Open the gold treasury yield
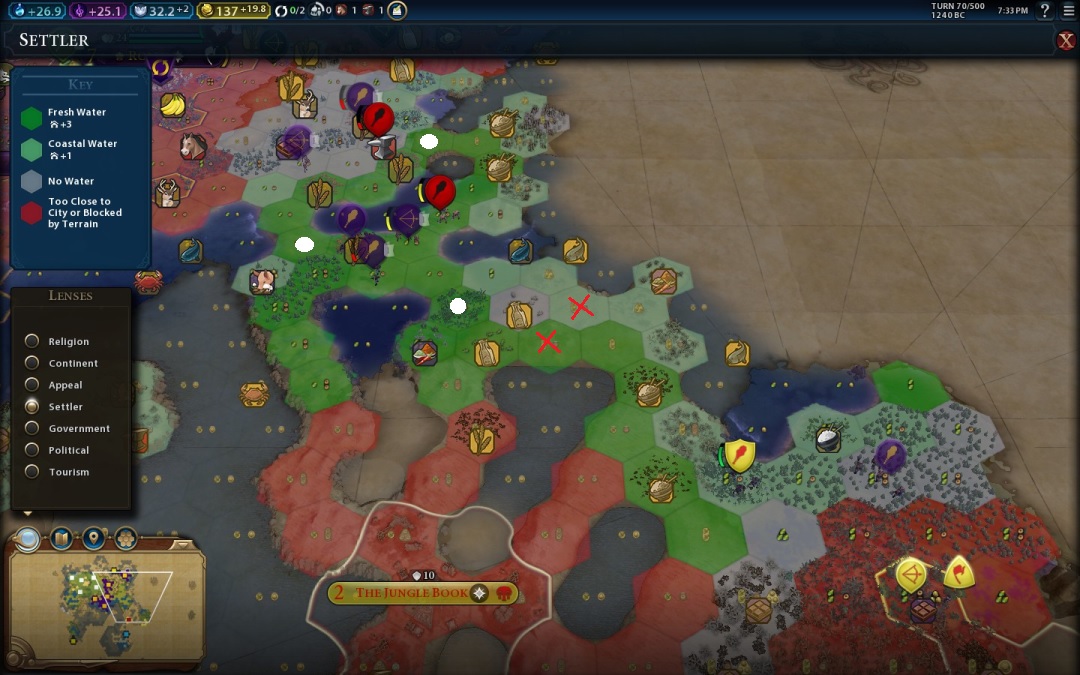 click(233, 11)
